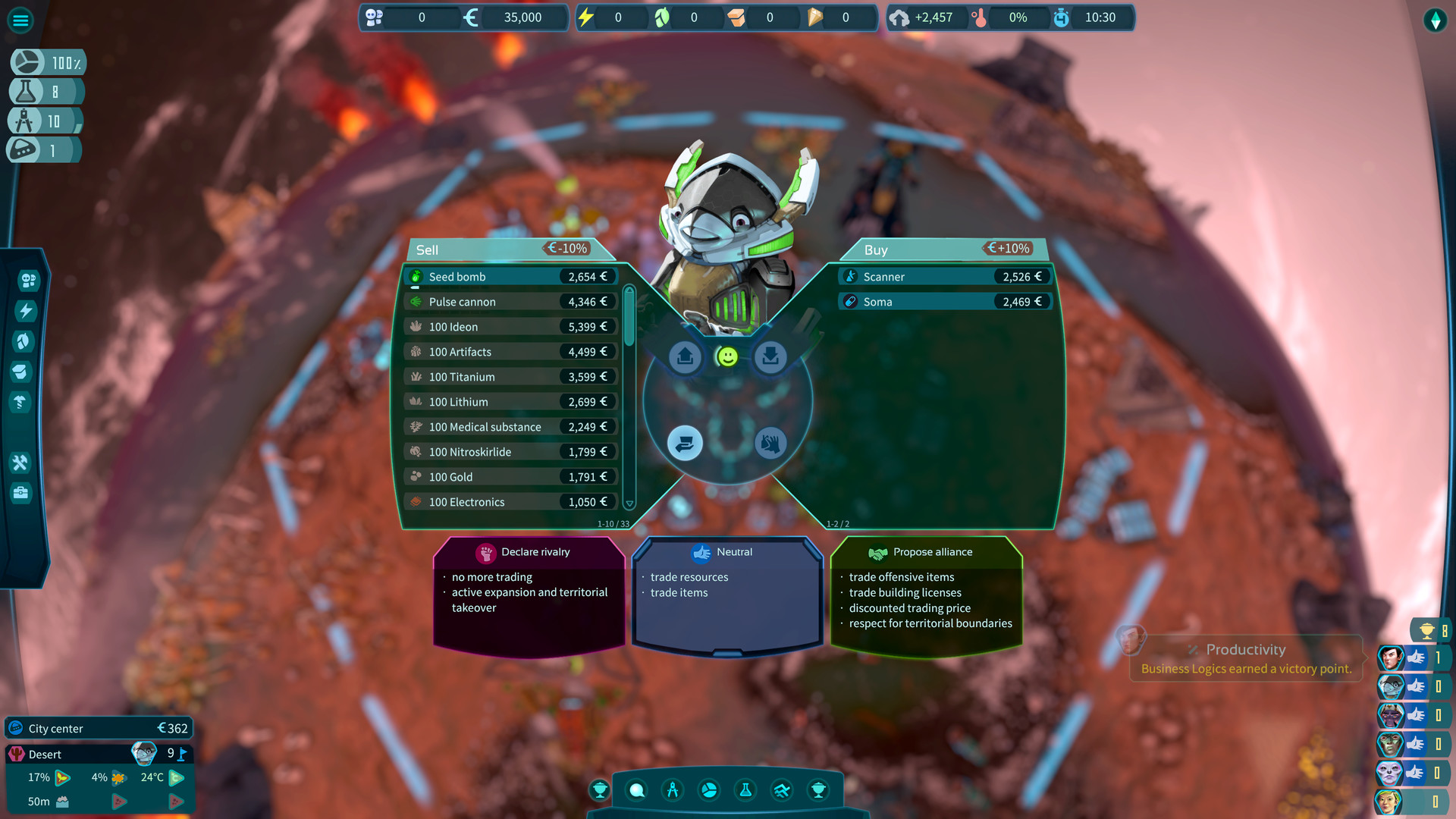The width and height of the screenshot is (1456, 819).
Task: Toggle the download arrow above the Buy panel
Action: coord(770,356)
